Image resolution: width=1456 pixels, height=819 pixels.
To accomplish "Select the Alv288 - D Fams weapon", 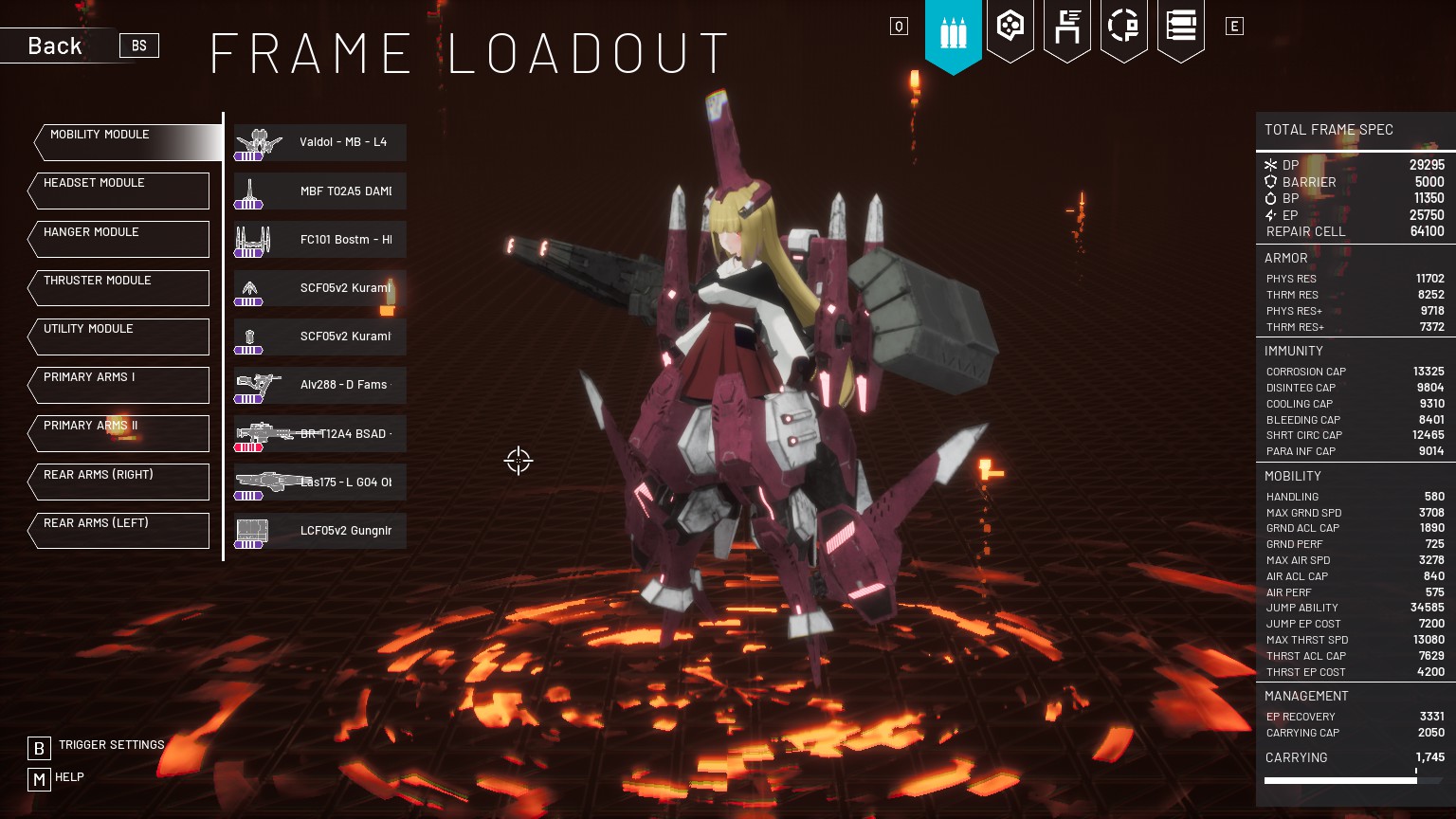I will 320,385.
